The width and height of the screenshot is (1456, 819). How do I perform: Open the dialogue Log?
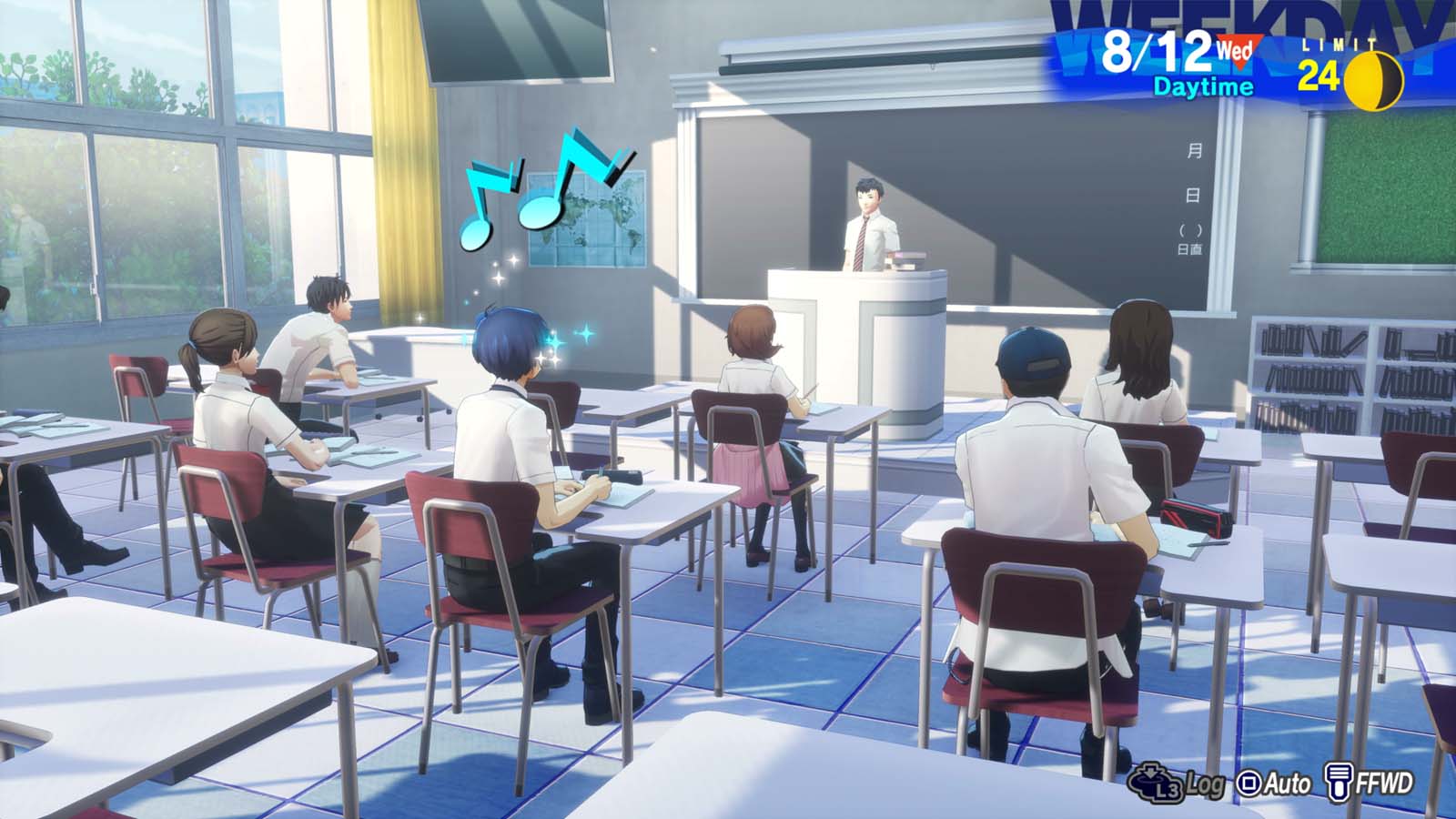[x=1205, y=784]
